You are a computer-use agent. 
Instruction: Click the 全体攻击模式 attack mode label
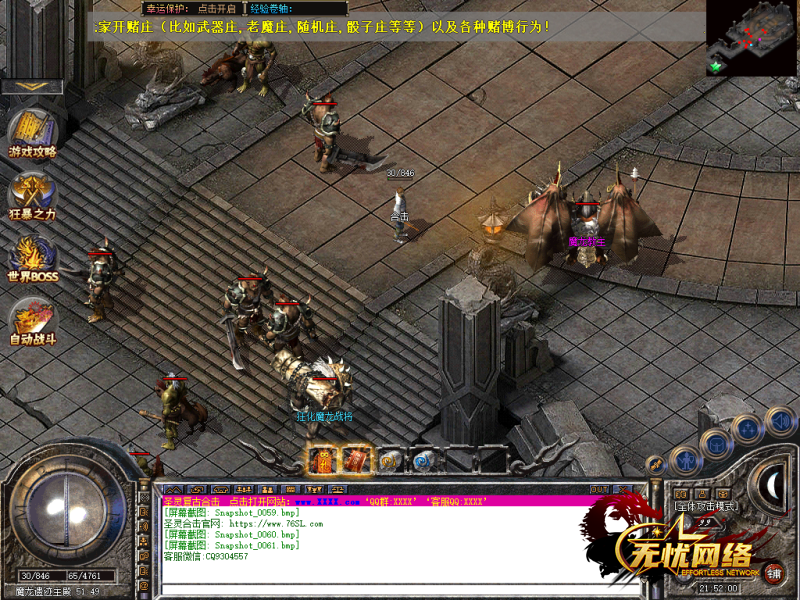pos(706,506)
